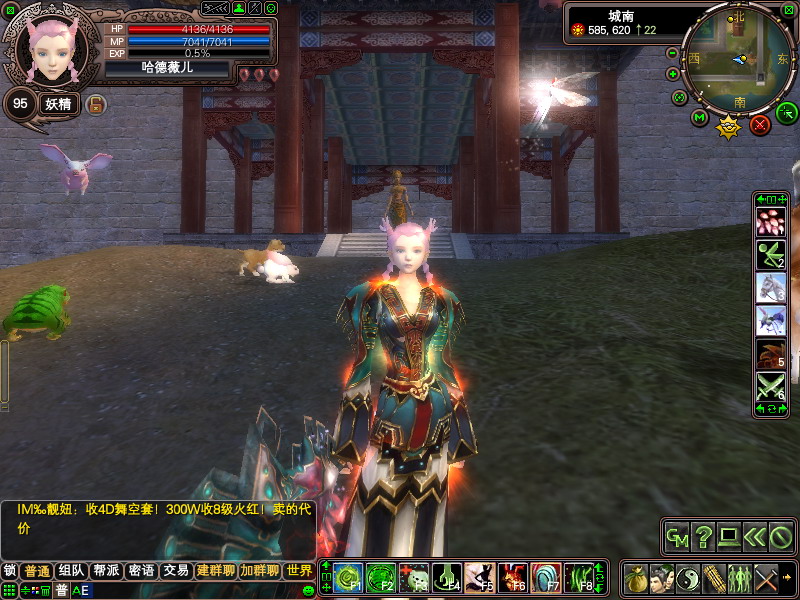Image resolution: width=800 pixels, height=600 pixels.
Task: Open the GM help button
Action: (x=678, y=537)
